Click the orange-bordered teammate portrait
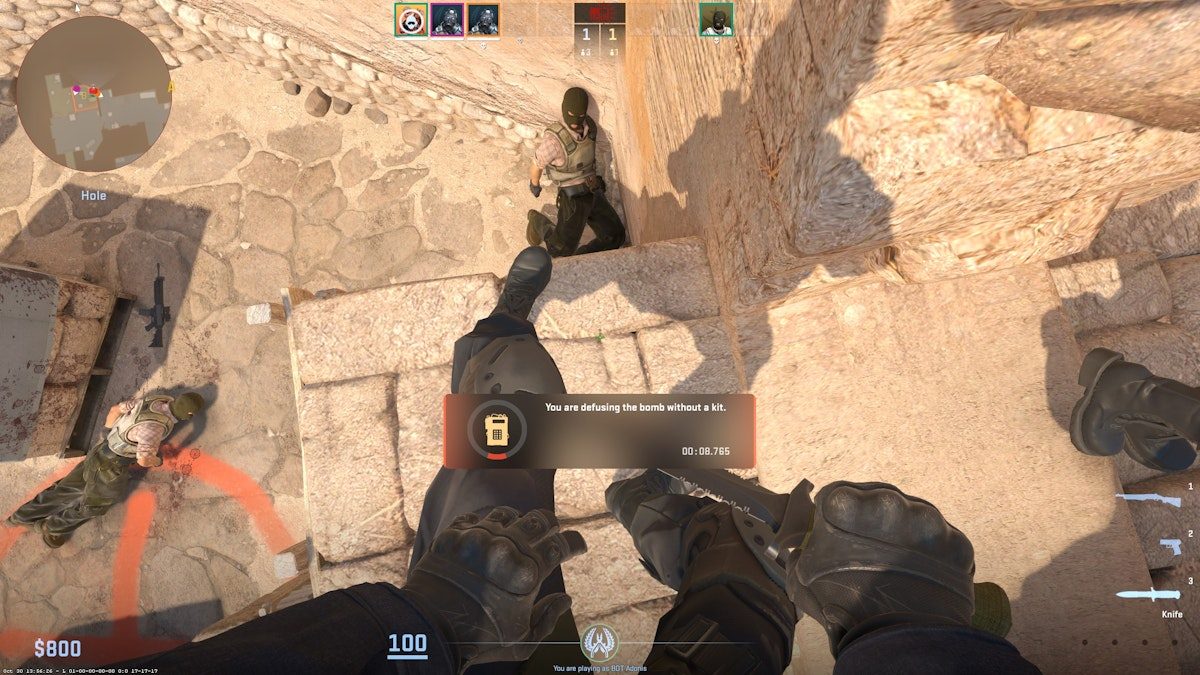This screenshot has width=1200, height=675. [483, 19]
